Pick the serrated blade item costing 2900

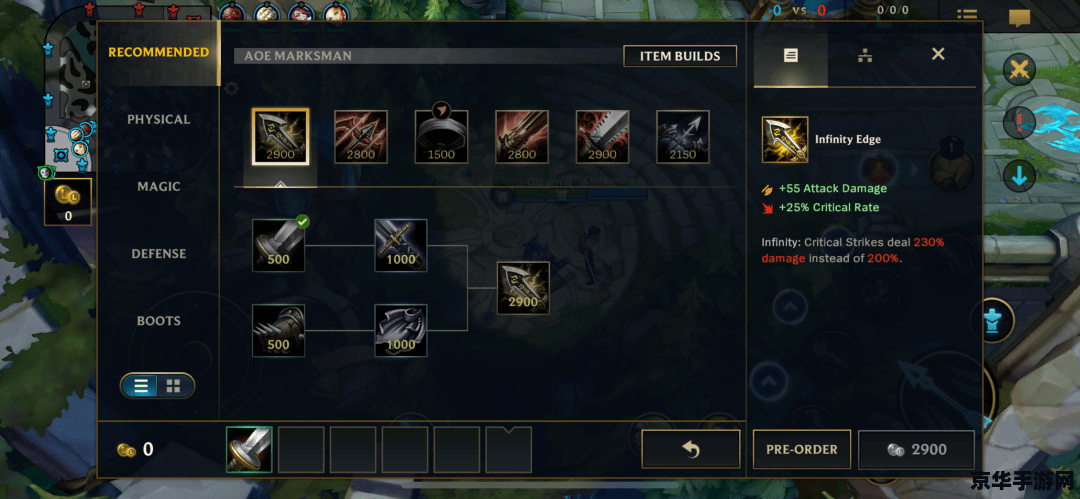pos(602,137)
